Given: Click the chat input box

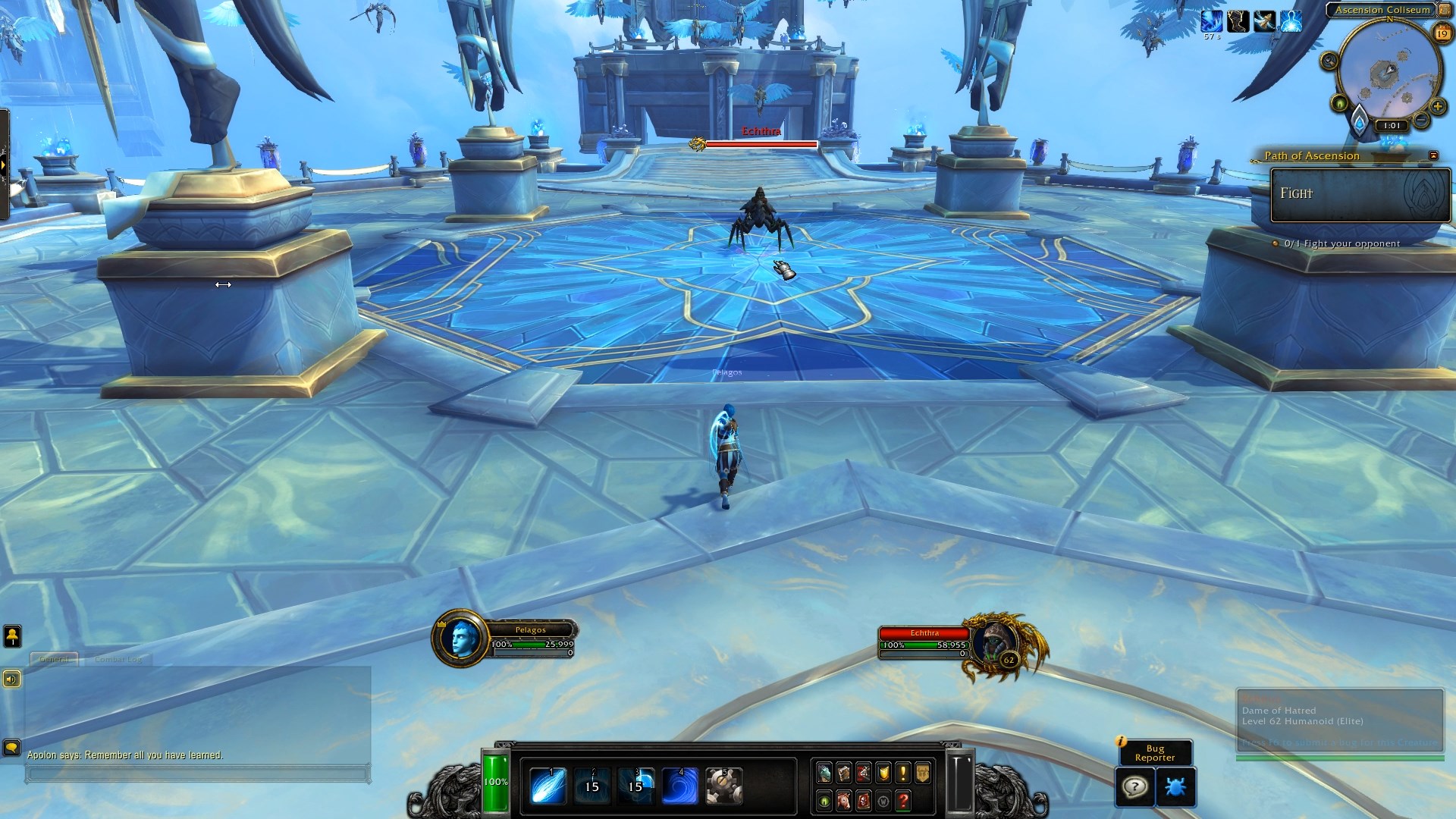Looking at the screenshot, I should (x=197, y=774).
